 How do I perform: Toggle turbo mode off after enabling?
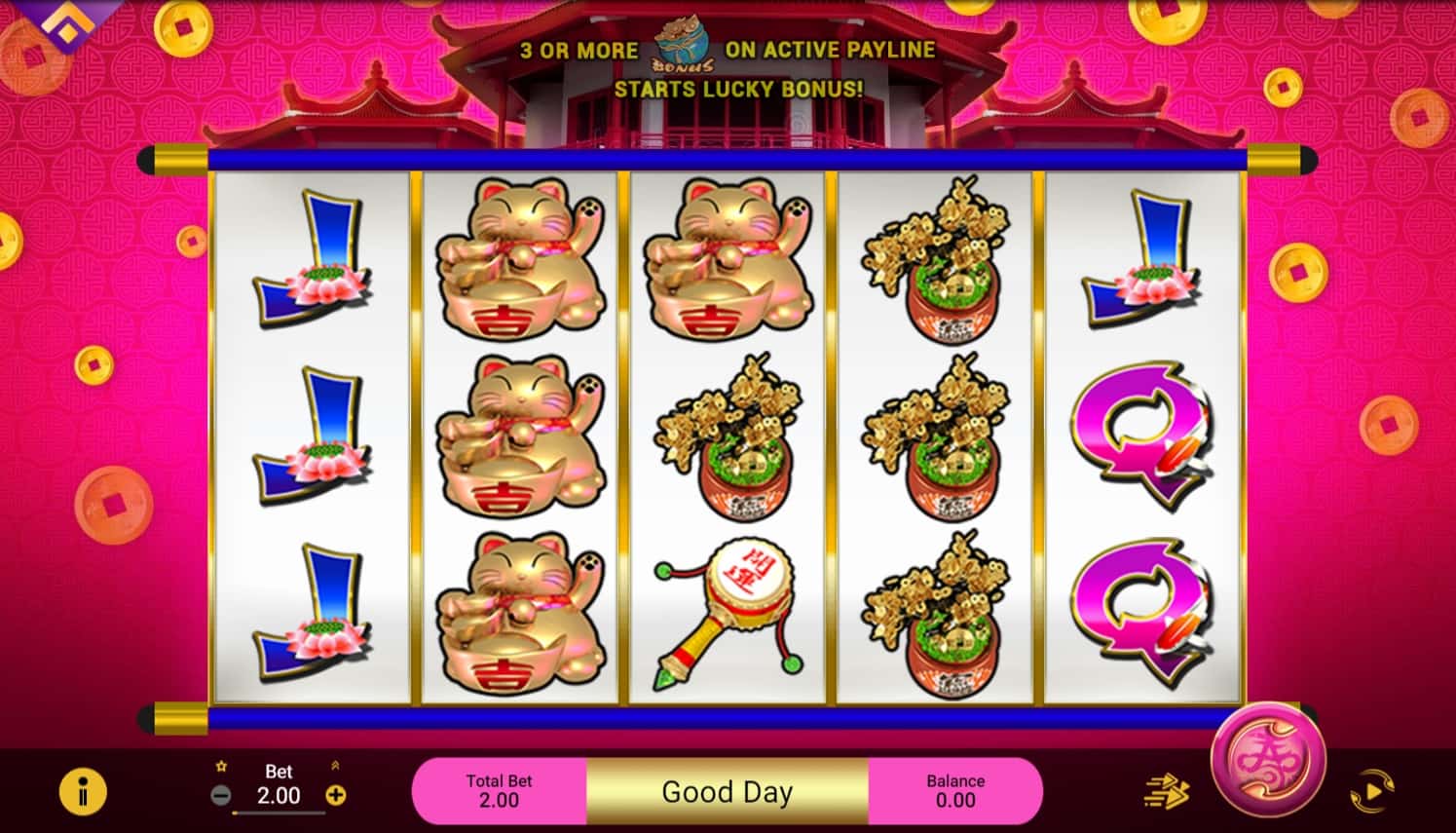coord(1167,791)
